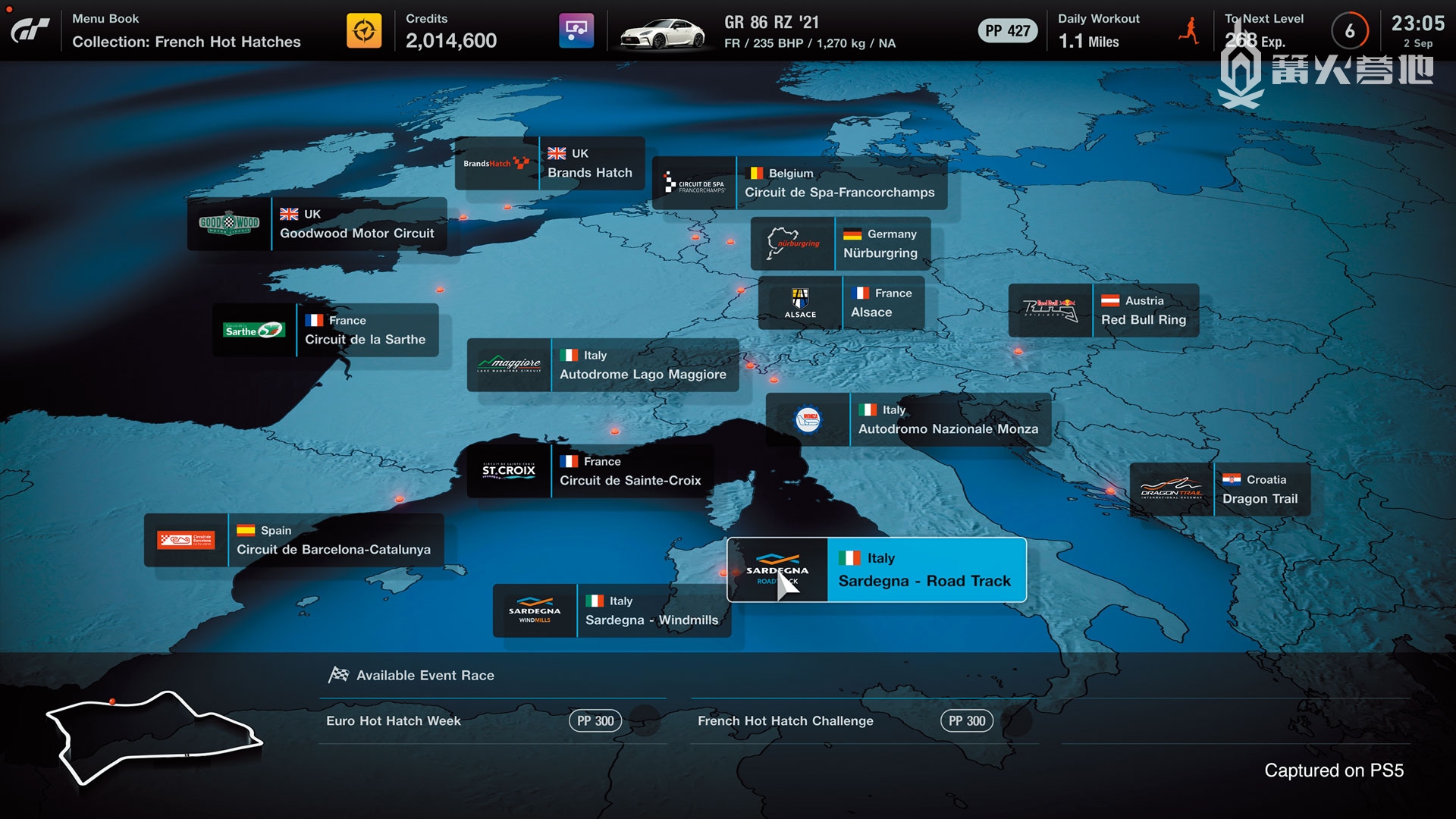This screenshot has height=819, width=1456.
Task: Select the Nürburgring track
Action: click(840, 244)
